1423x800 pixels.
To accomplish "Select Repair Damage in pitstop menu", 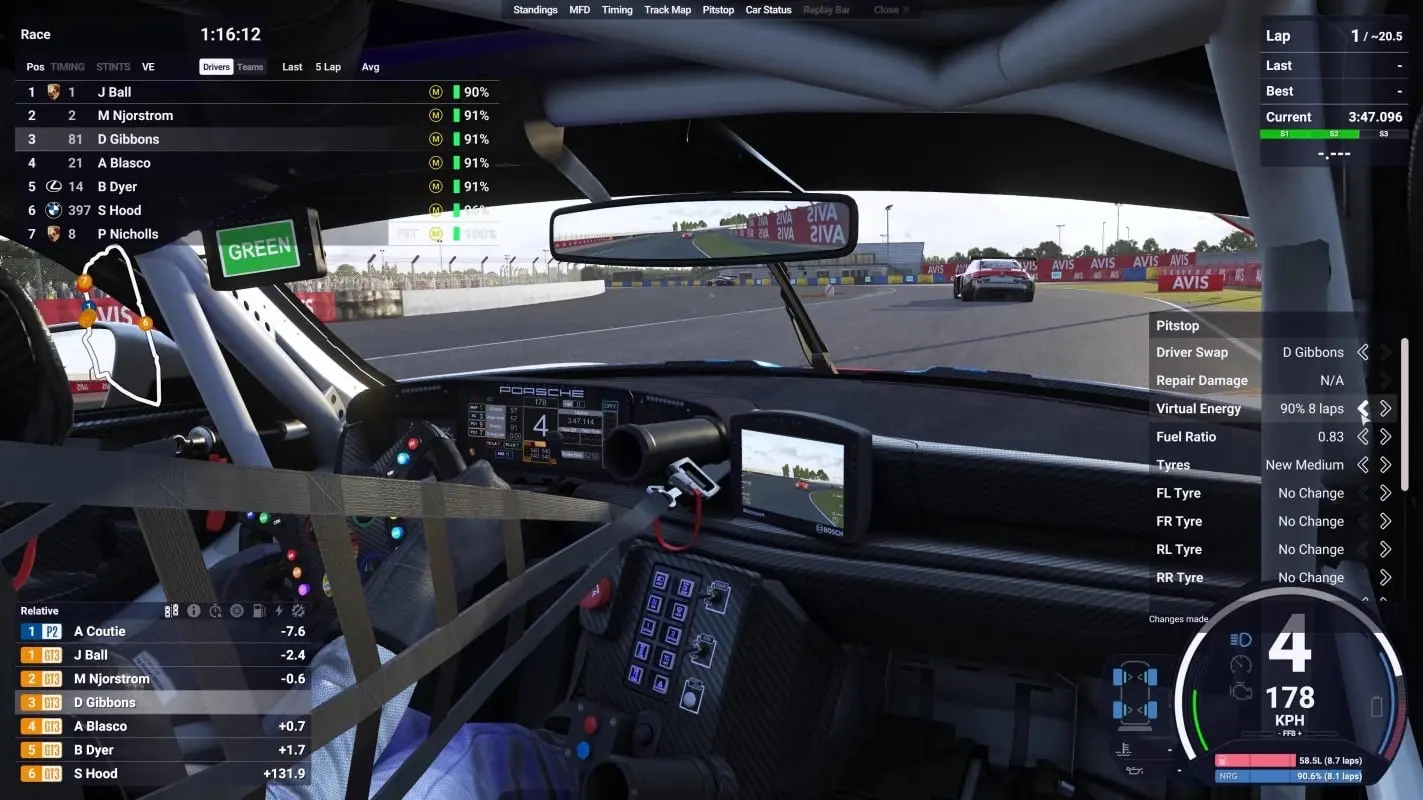I will [x=1203, y=380].
